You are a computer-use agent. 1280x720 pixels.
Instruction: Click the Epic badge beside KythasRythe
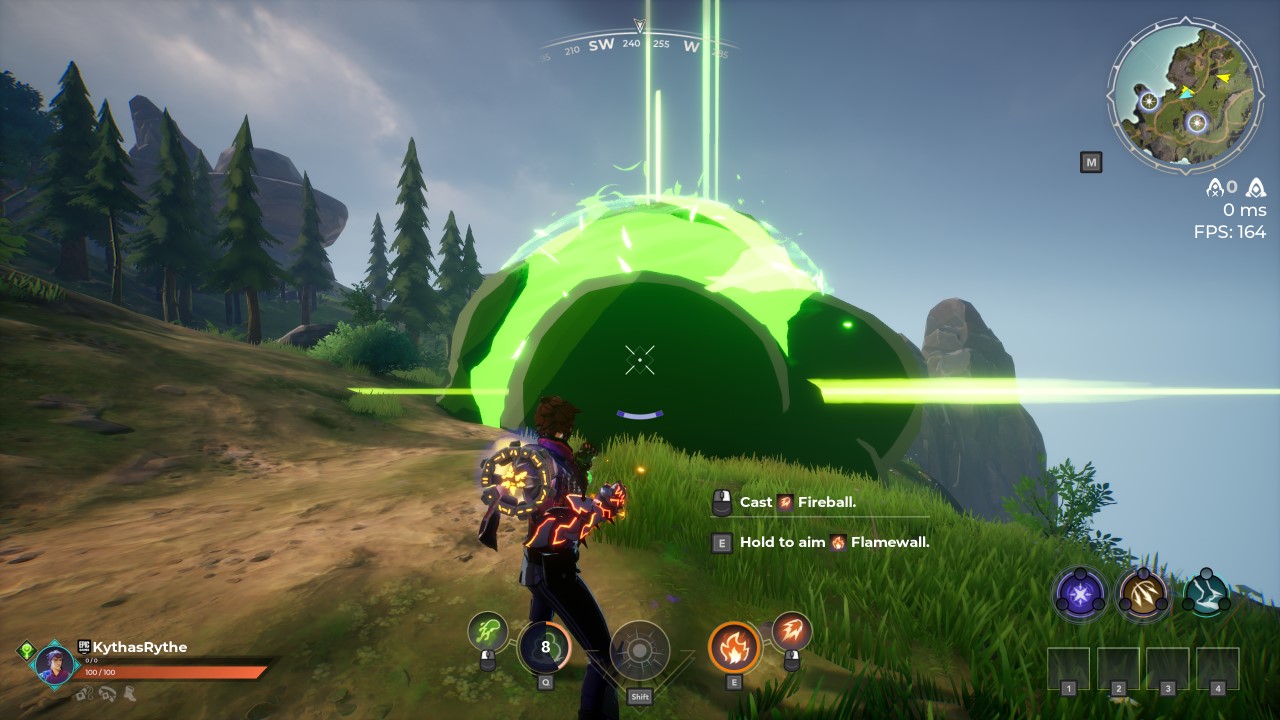coord(84,647)
